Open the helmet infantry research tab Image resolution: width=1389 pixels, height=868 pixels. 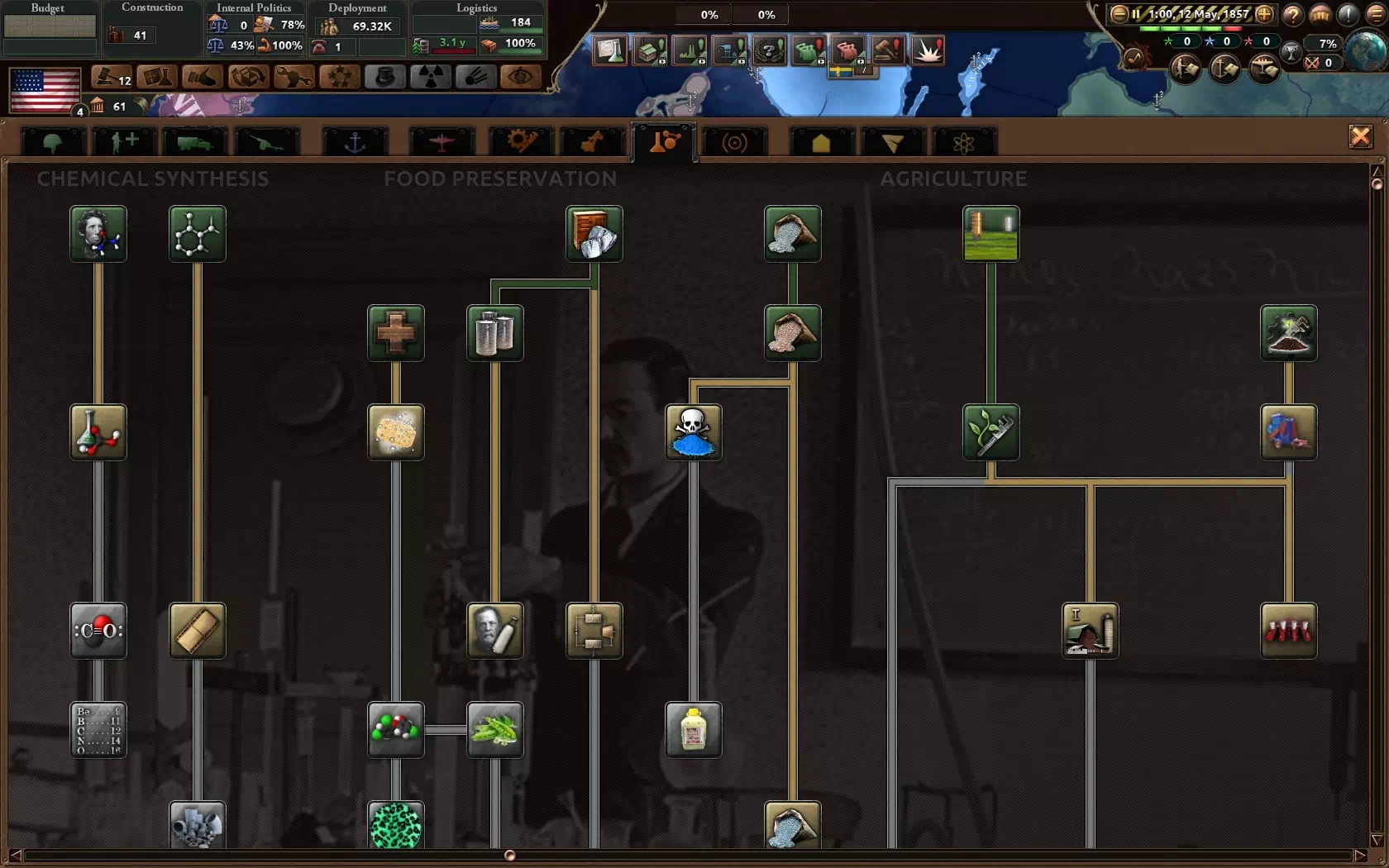[x=52, y=142]
